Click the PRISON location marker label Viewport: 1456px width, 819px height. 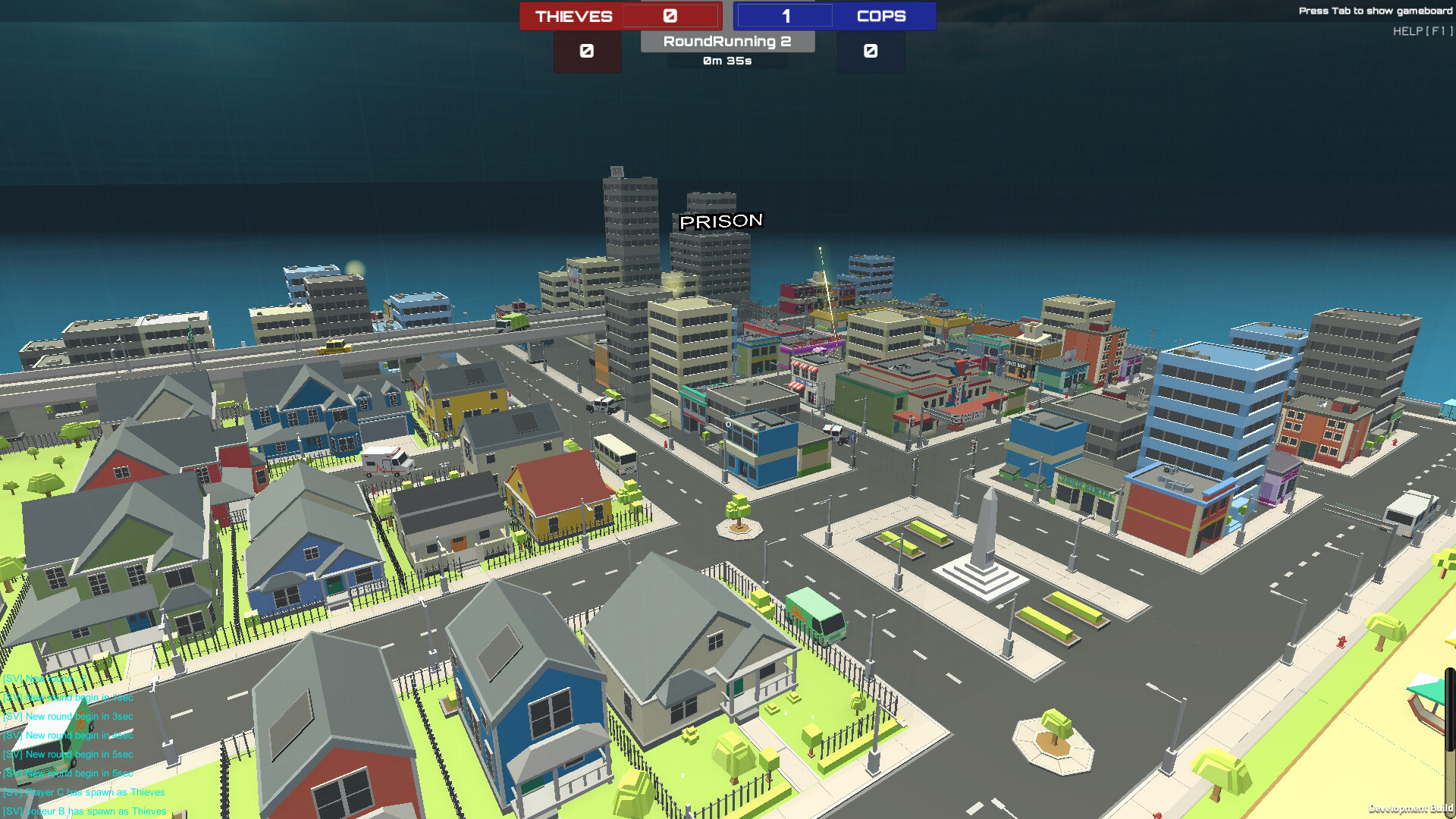click(720, 221)
